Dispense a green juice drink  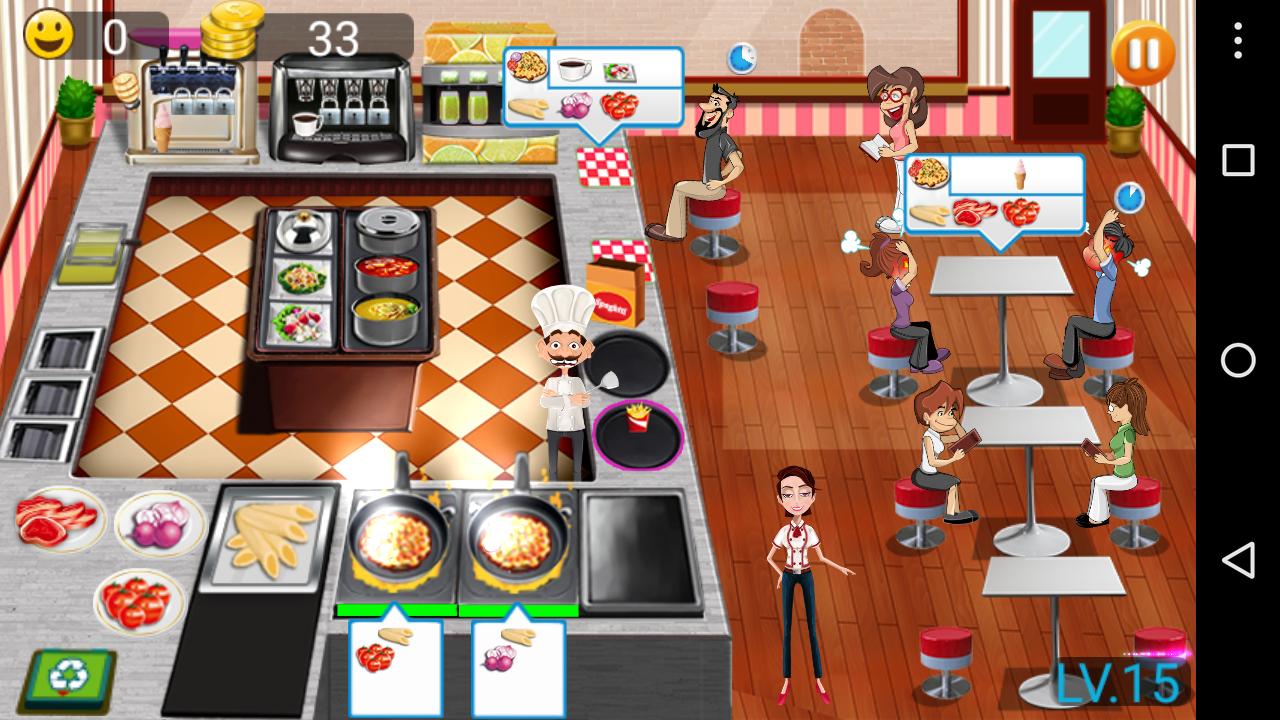465,110
